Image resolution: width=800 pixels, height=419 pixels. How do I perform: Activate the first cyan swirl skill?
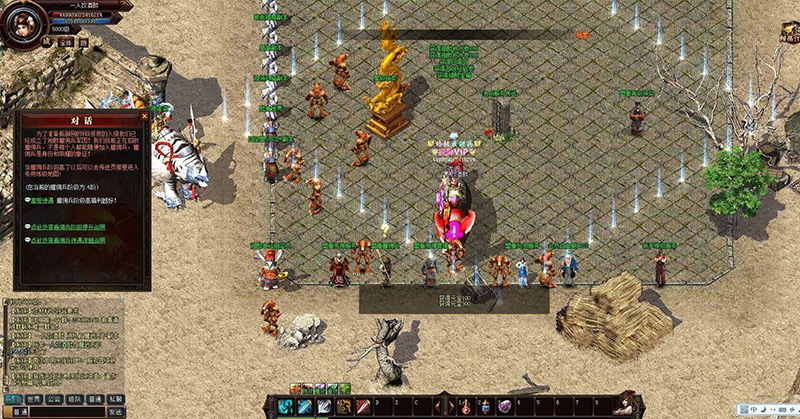(285, 406)
